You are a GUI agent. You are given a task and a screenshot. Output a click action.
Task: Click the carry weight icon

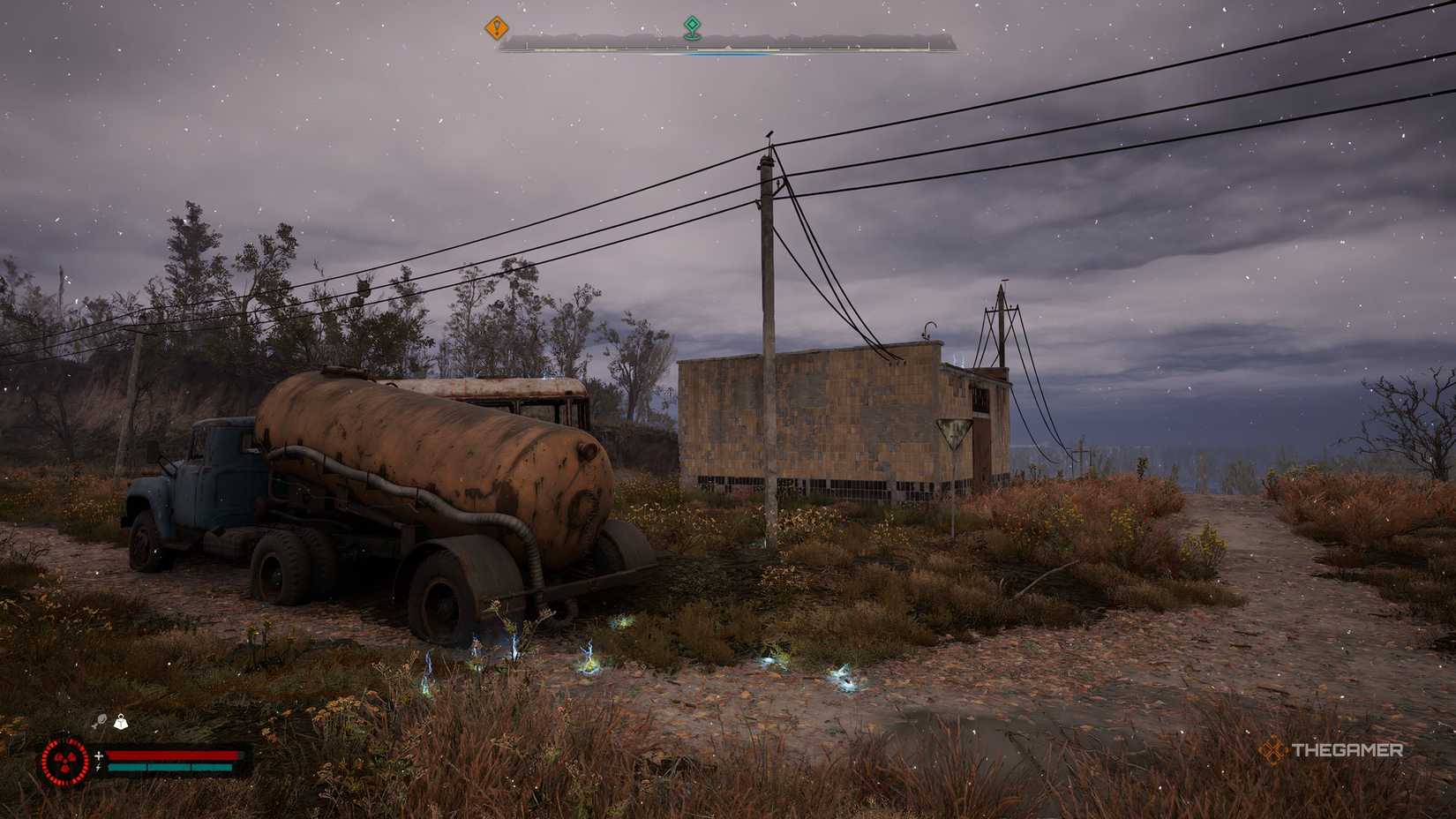(121, 721)
